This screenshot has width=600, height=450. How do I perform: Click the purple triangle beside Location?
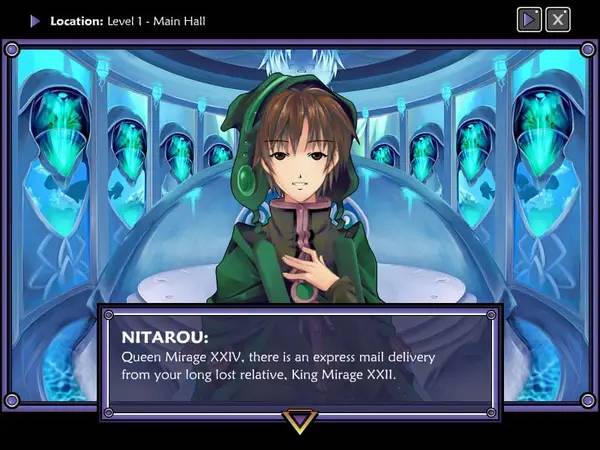(x=35, y=20)
